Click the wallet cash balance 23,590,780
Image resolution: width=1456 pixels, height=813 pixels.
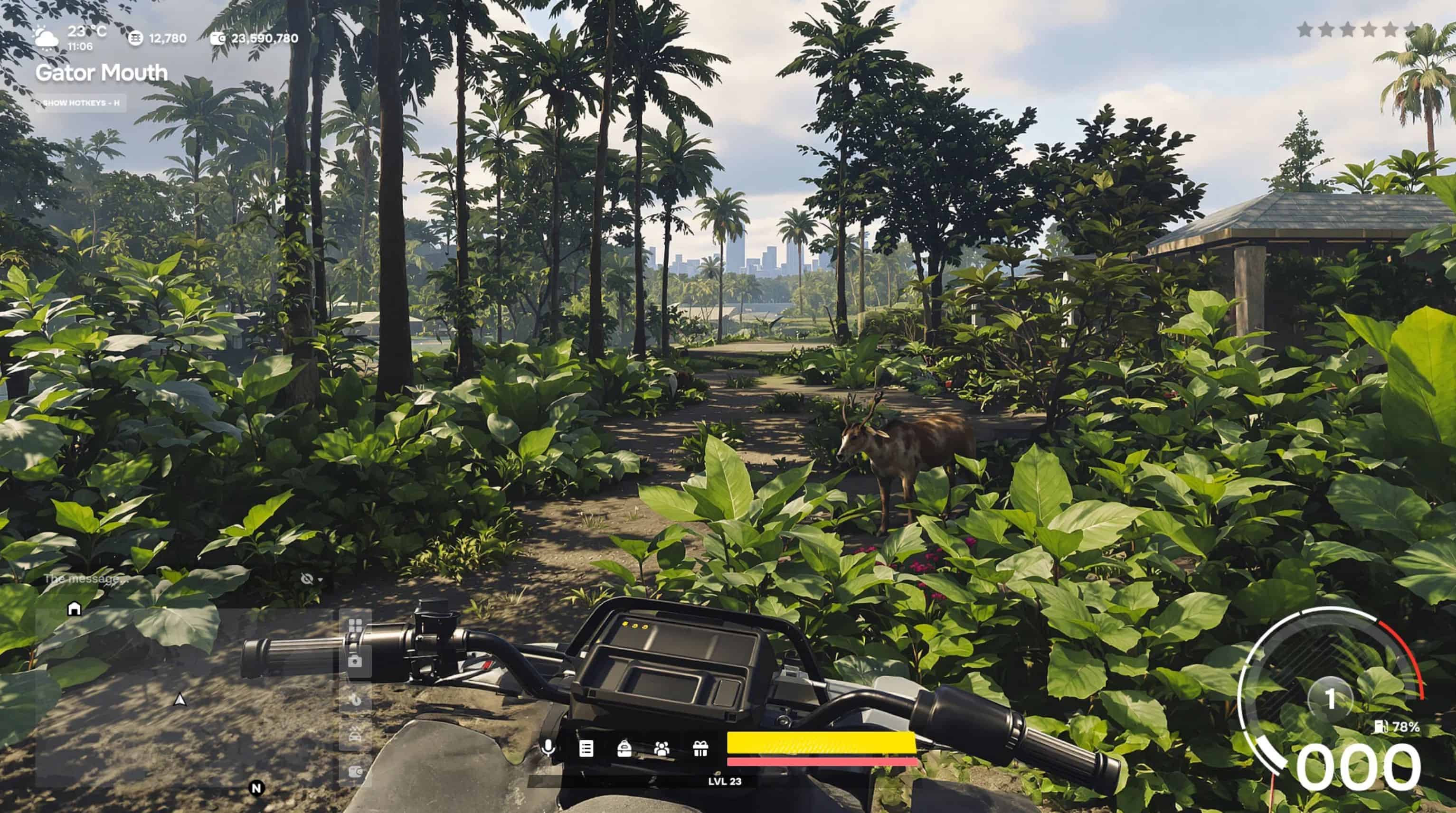(x=255, y=38)
